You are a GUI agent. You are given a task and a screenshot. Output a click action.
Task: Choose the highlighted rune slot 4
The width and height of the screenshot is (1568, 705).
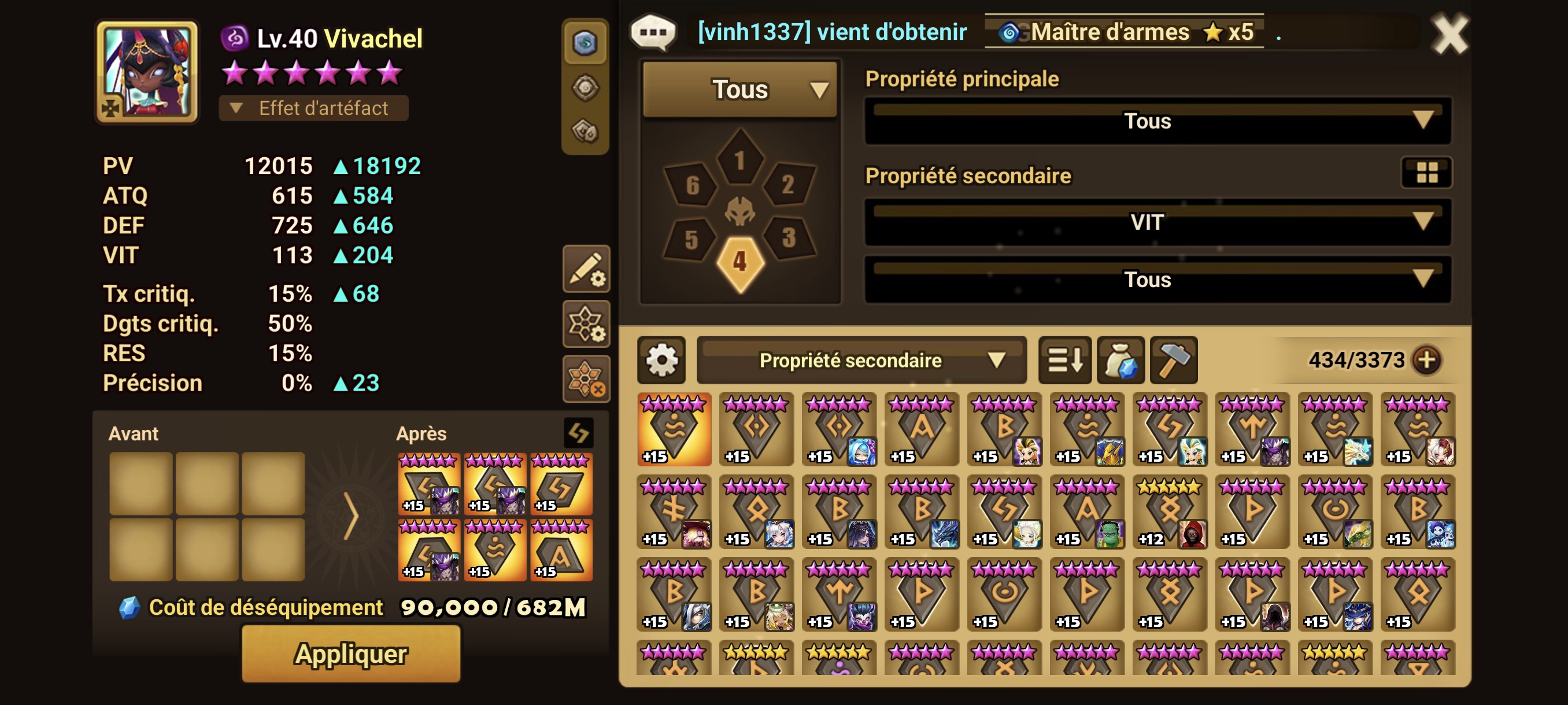click(739, 262)
